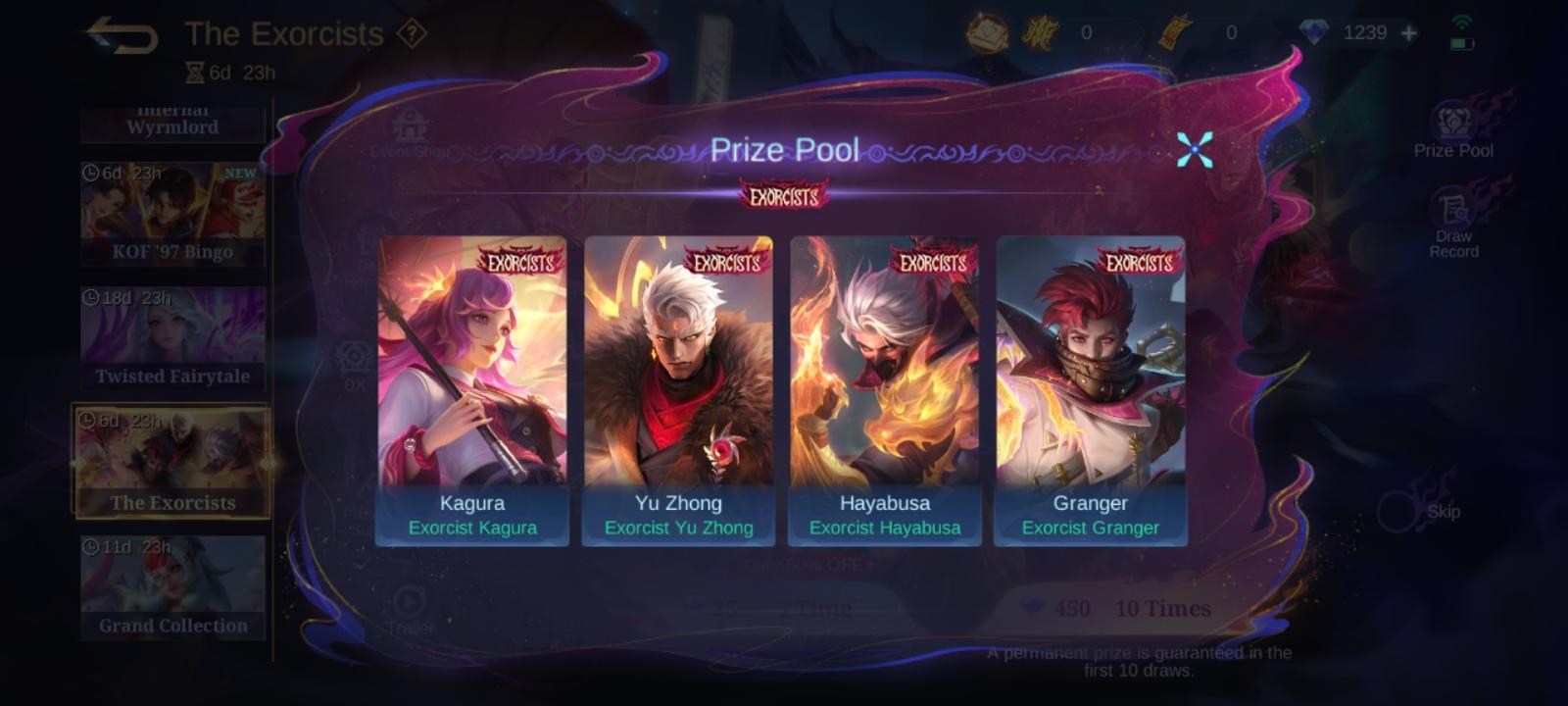
Task: Select the Infernal Wyrmlord event tab
Action: click(172, 120)
